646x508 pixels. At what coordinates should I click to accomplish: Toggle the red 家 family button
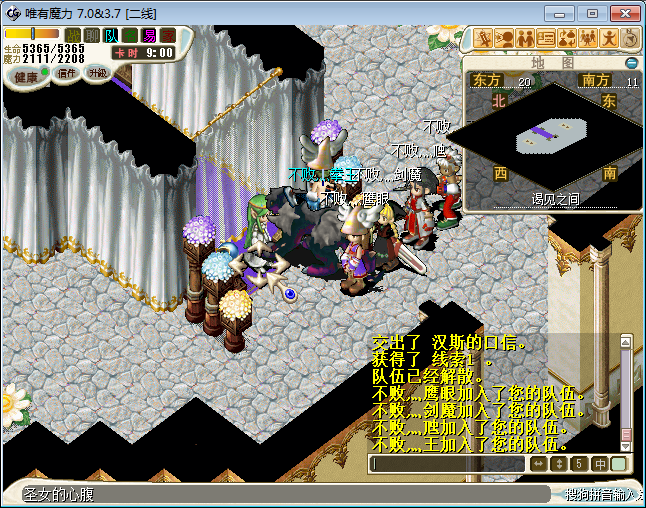point(167,36)
